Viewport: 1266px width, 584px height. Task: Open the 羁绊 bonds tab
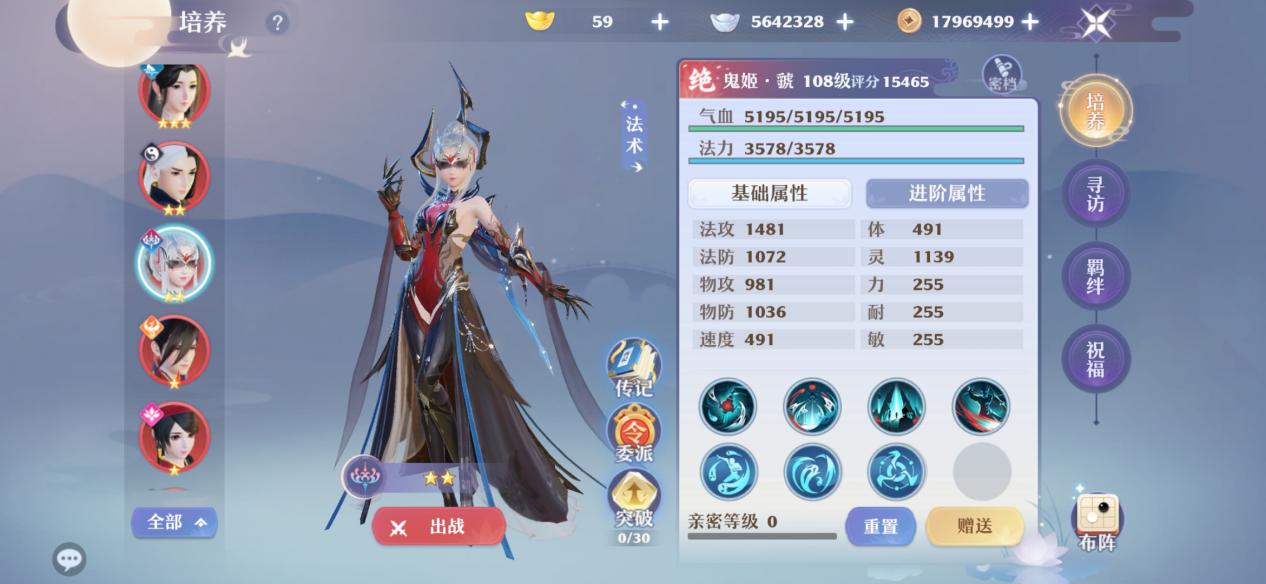click(1095, 275)
